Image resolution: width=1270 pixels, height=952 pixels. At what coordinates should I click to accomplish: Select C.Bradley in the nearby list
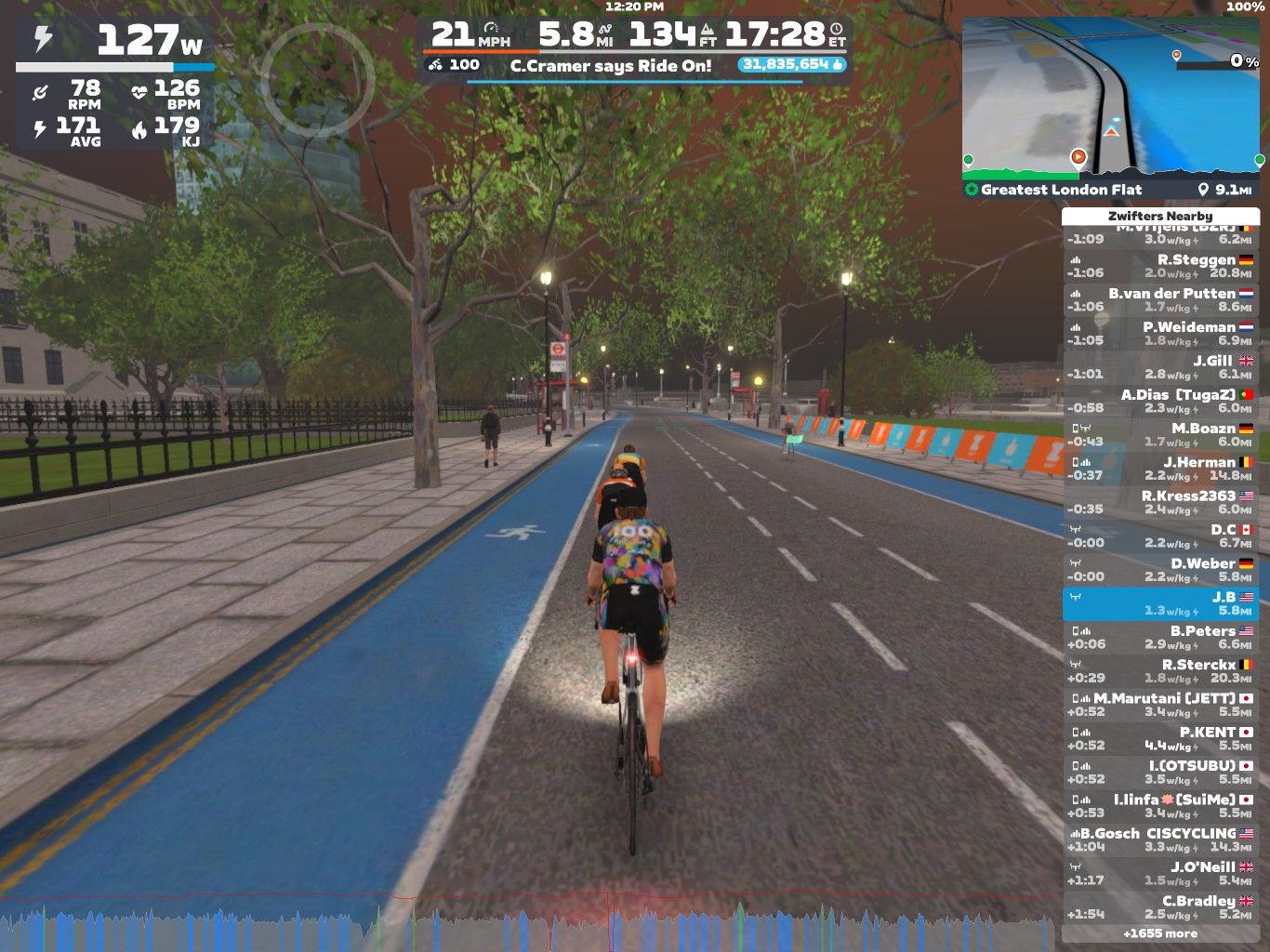pyautogui.click(x=1160, y=907)
